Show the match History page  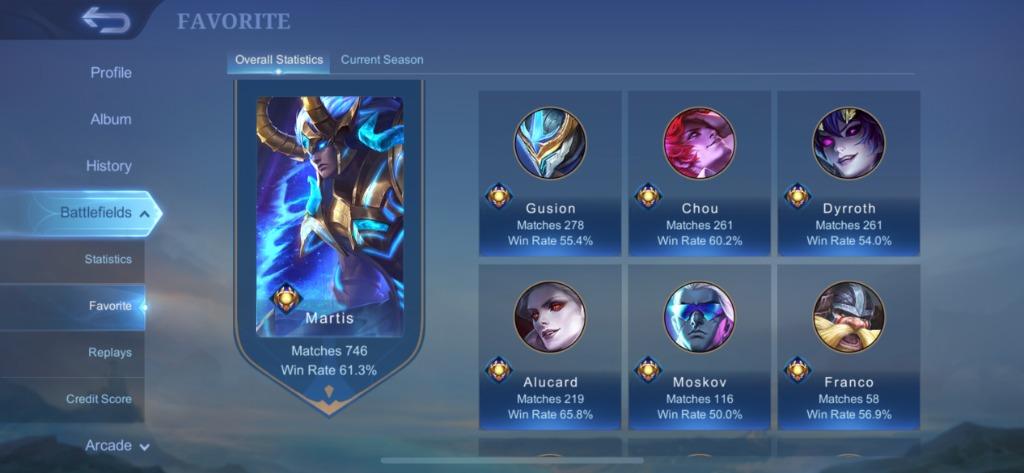click(x=108, y=166)
